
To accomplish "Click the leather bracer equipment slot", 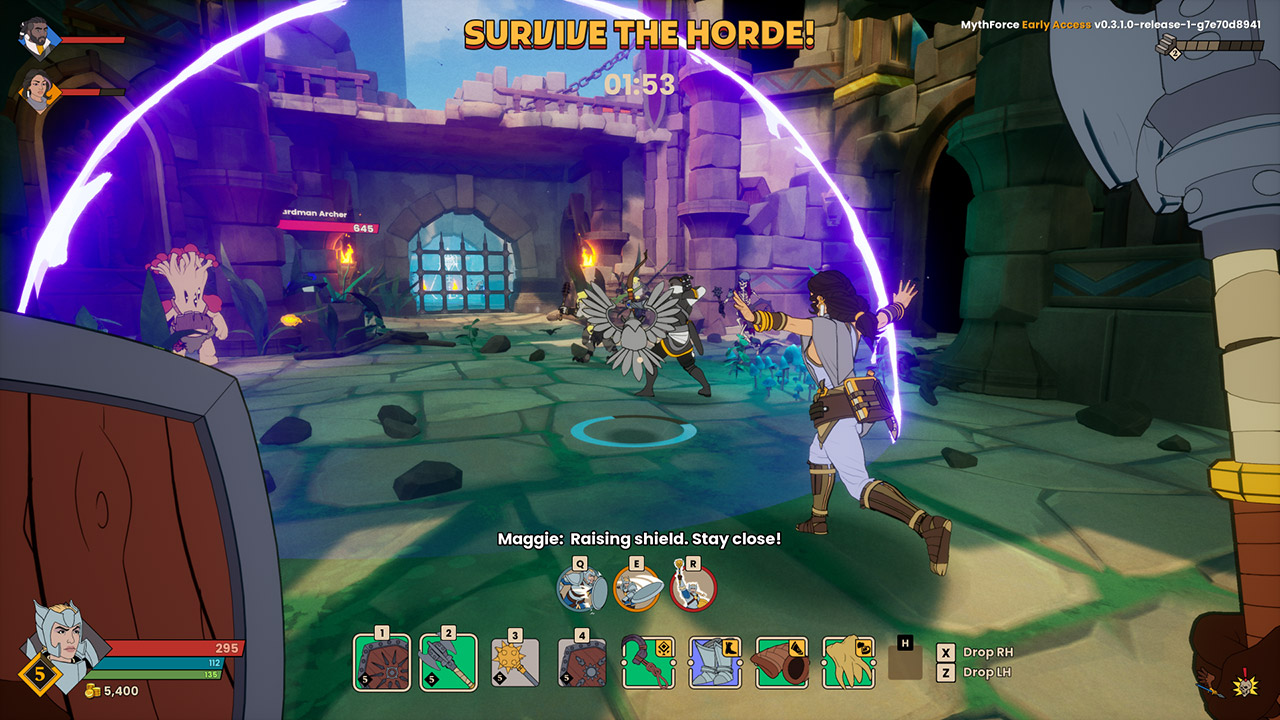I will click(781, 662).
